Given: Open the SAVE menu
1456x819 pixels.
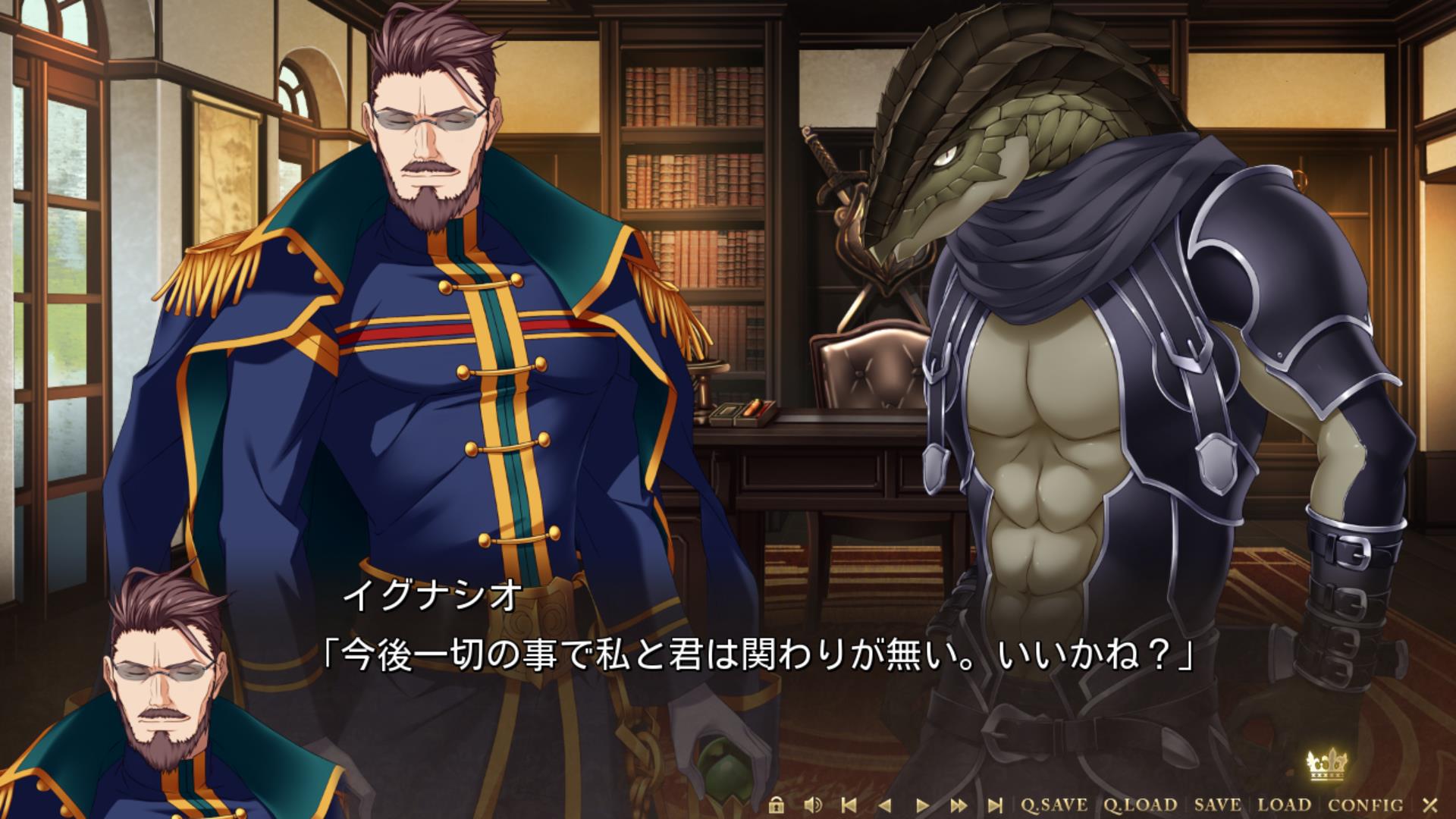Looking at the screenshot, I should click(1218, 805).
